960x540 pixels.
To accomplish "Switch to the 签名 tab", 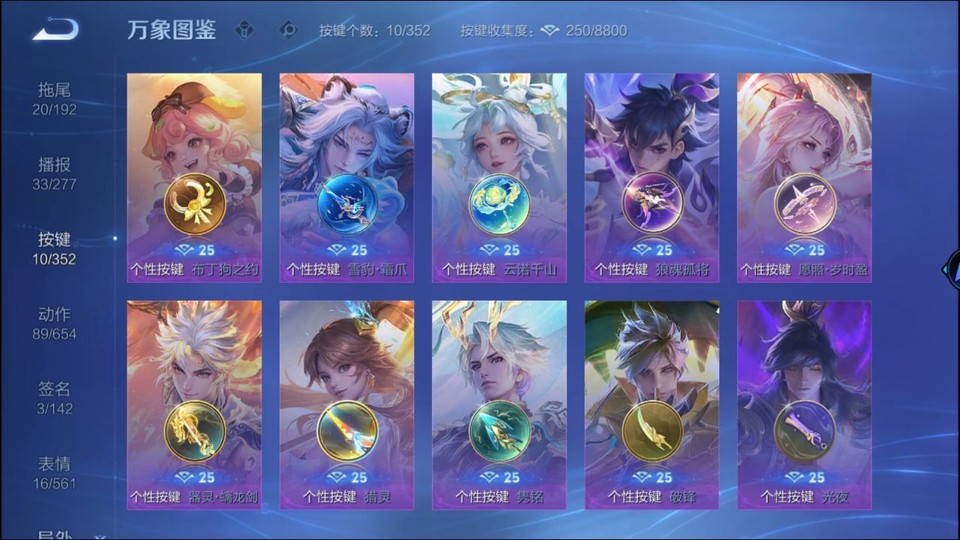I will pyautogui.click(x=54, y=398).
